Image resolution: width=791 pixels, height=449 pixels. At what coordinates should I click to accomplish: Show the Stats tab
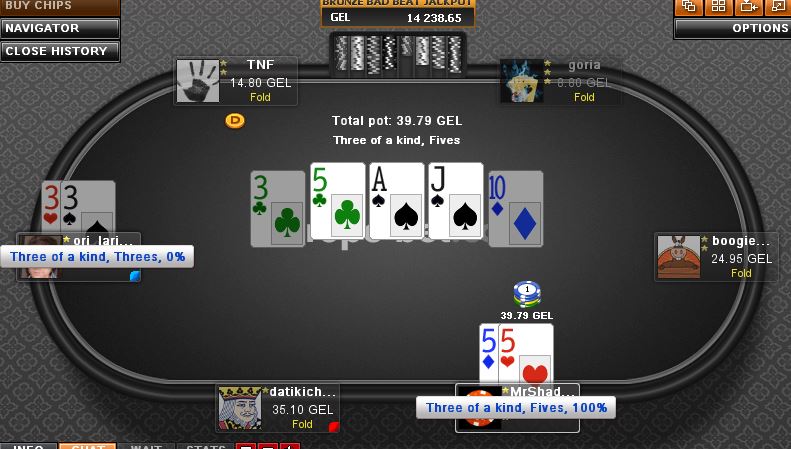point(205,445)
